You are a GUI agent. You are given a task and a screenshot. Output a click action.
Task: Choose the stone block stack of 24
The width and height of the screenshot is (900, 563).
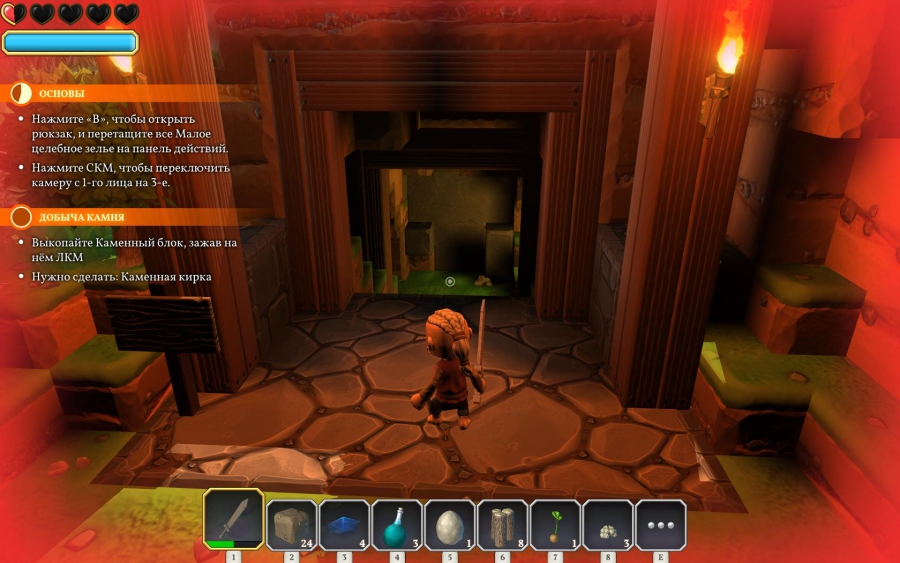291,524
